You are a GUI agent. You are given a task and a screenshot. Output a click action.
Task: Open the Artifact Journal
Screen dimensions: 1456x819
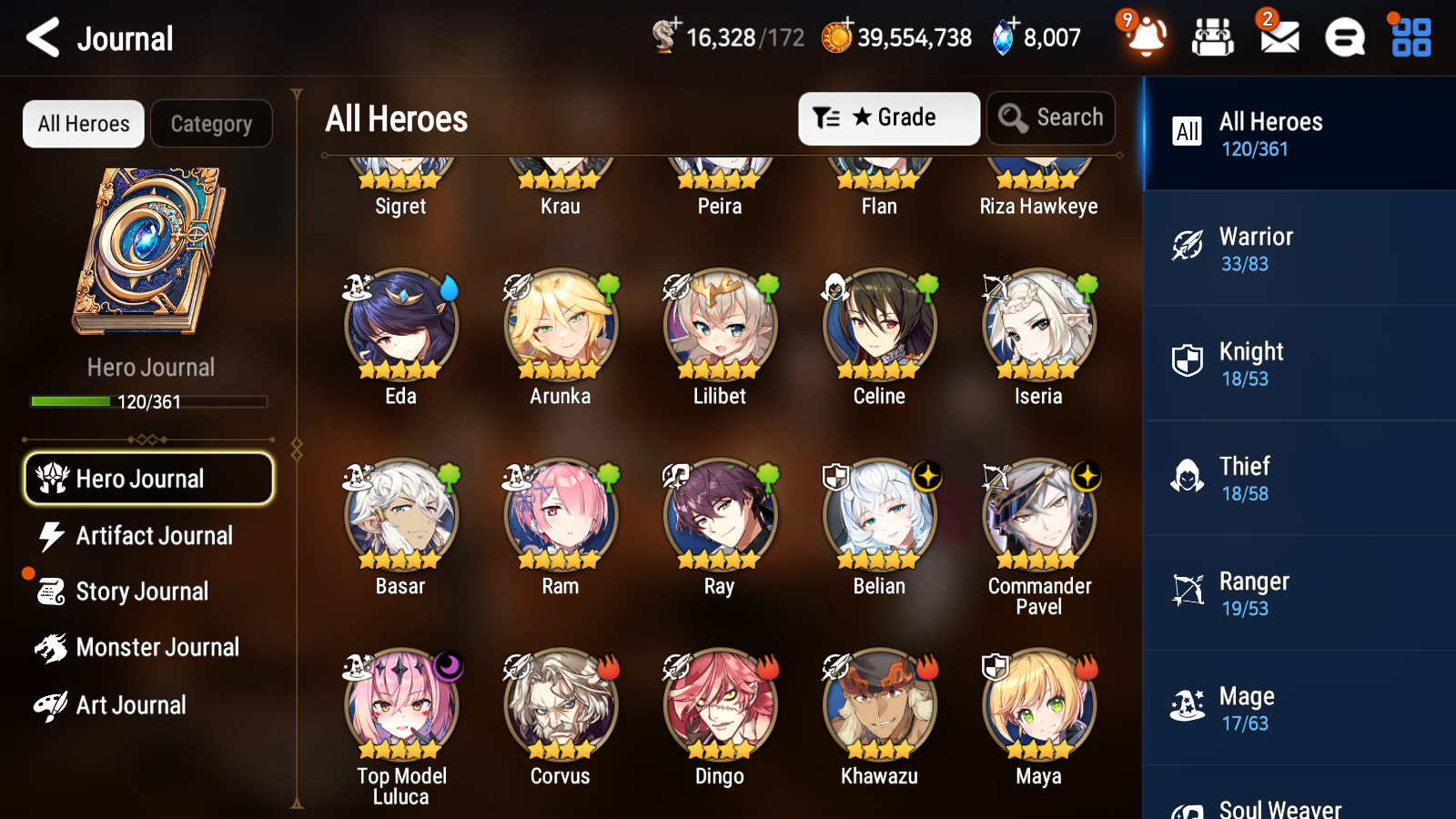tap(148, 536)
